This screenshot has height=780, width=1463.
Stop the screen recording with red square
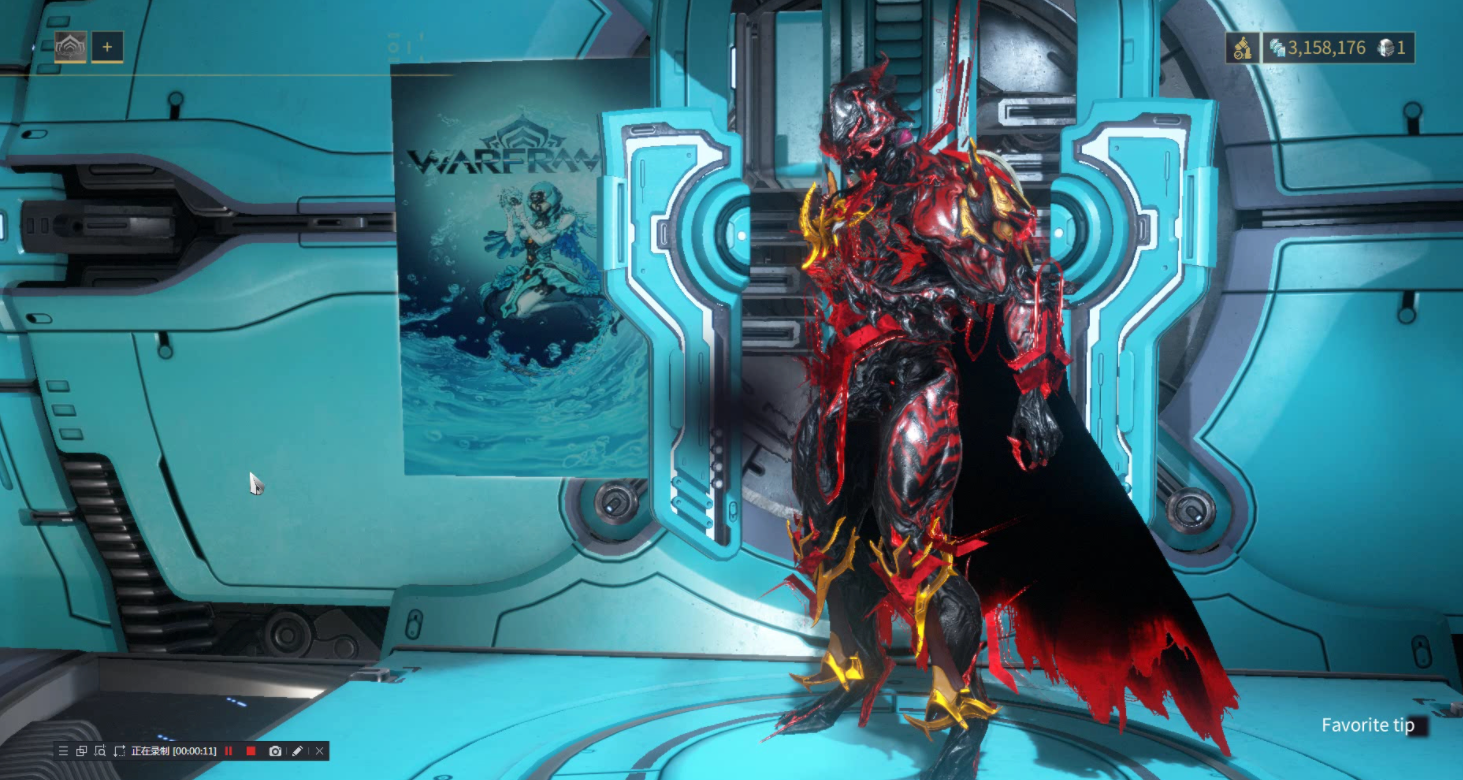pos(251,751)
